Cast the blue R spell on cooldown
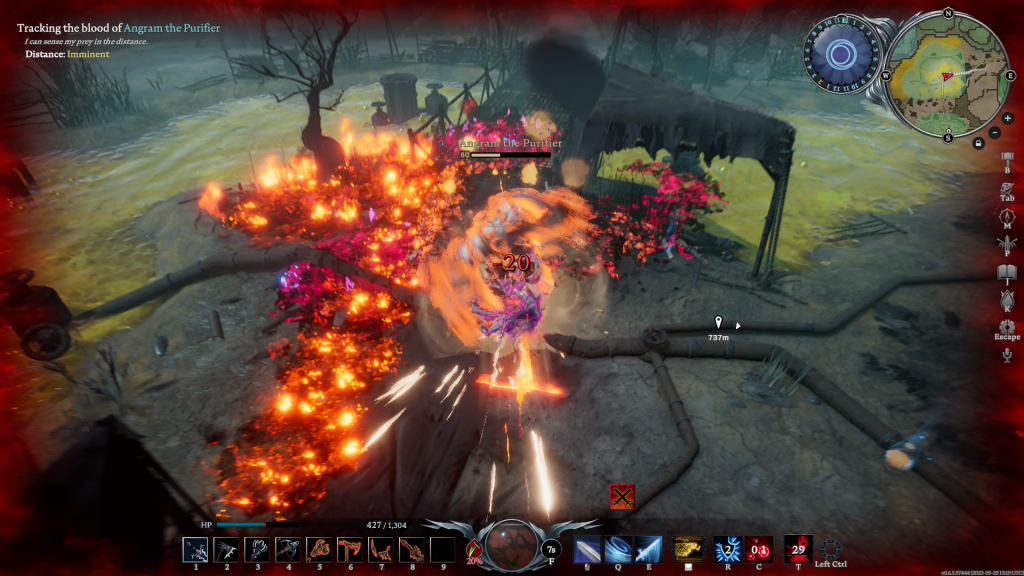The height and width of the screenshot is (576, 1024). click(x=727, y=549)
